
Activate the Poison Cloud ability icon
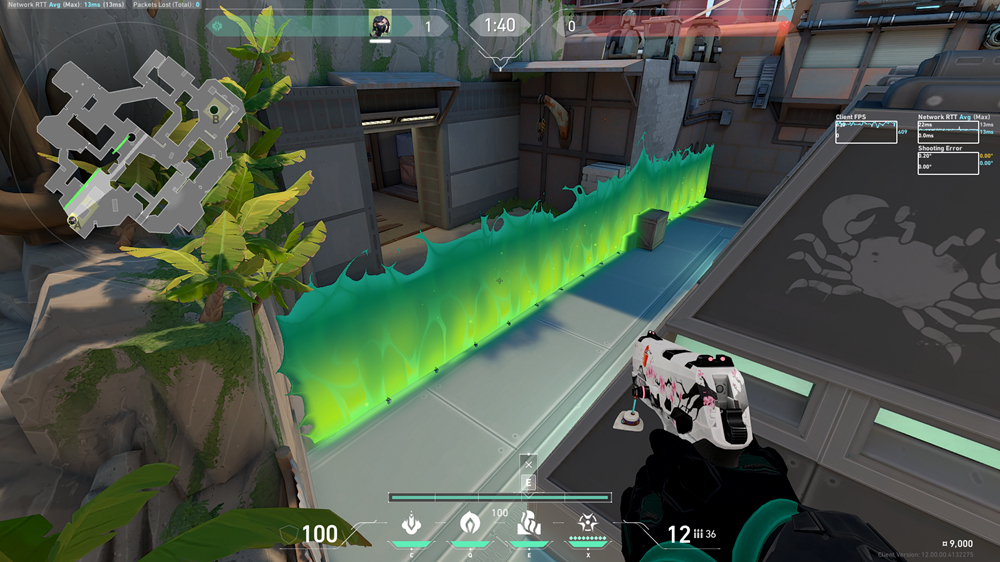pos(469,523)
